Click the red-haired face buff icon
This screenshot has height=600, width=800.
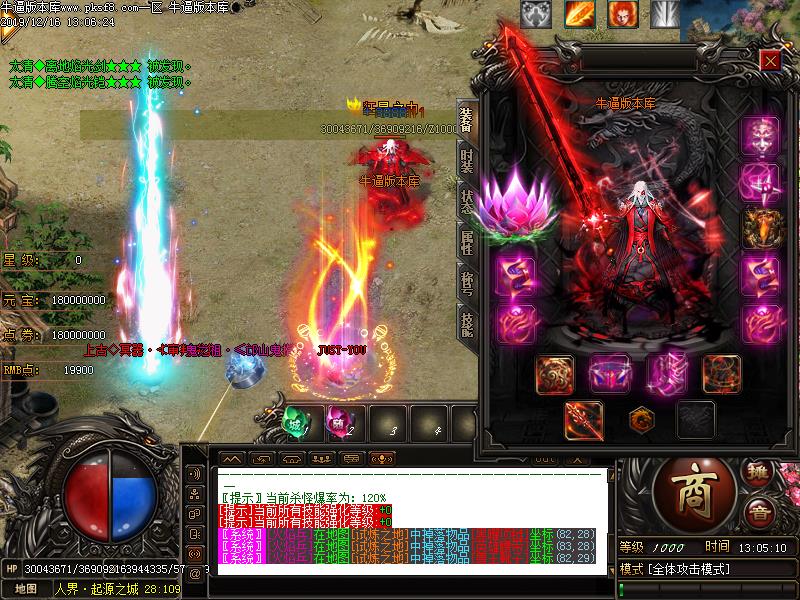coord(622,14)
